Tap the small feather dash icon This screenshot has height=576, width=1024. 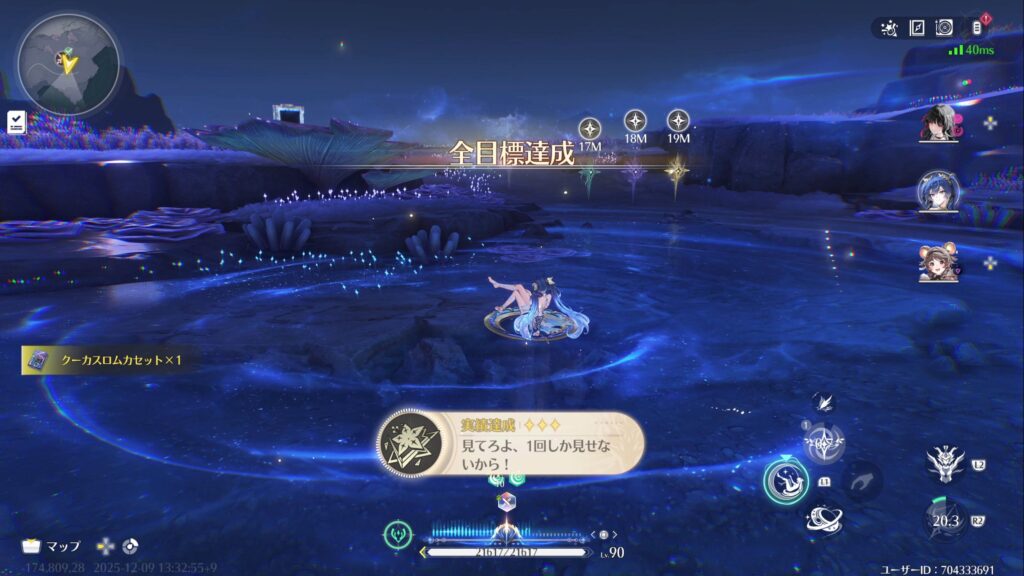point(823,403)
